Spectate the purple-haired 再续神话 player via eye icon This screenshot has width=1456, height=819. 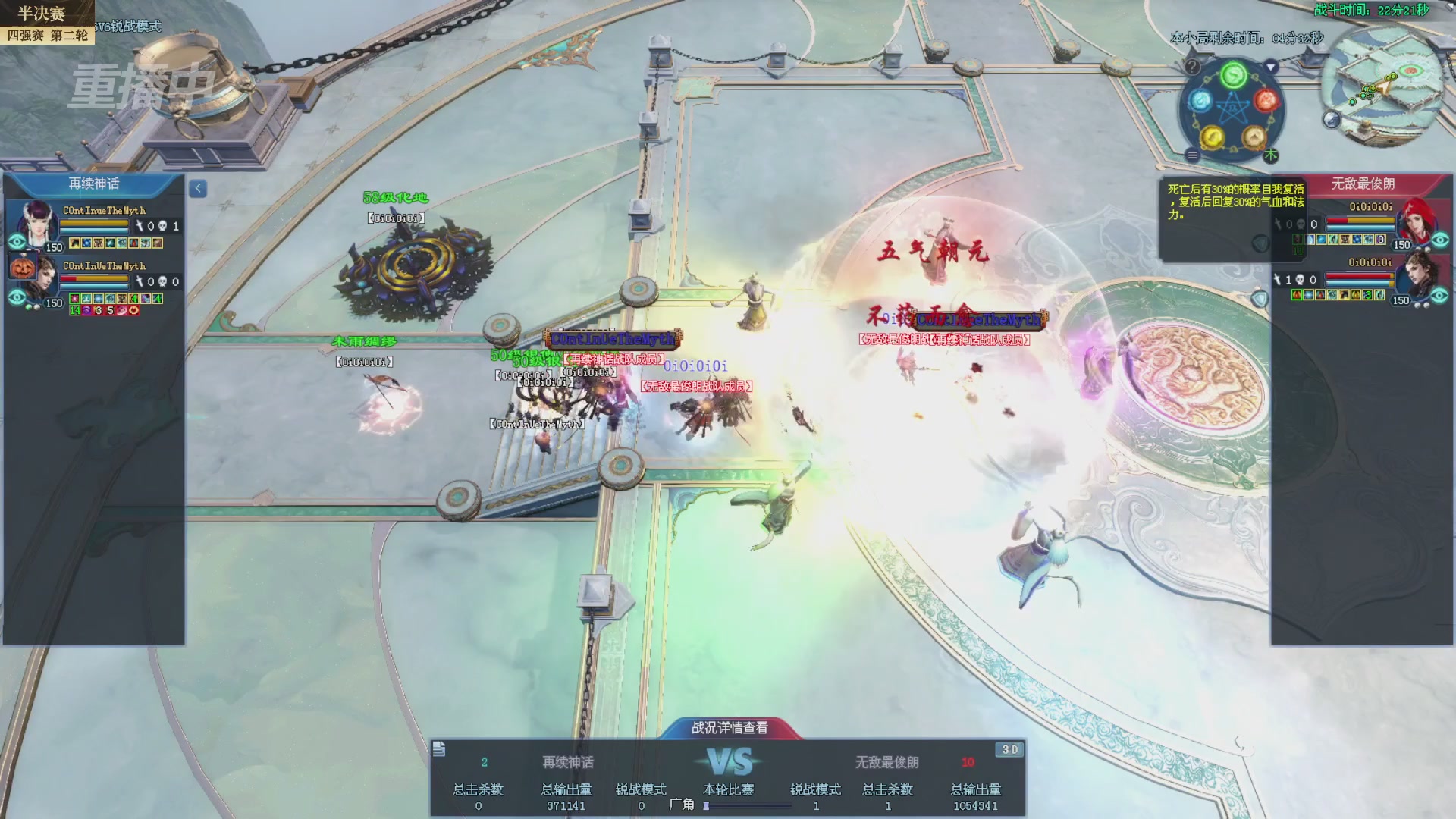(x=17, y=242)
